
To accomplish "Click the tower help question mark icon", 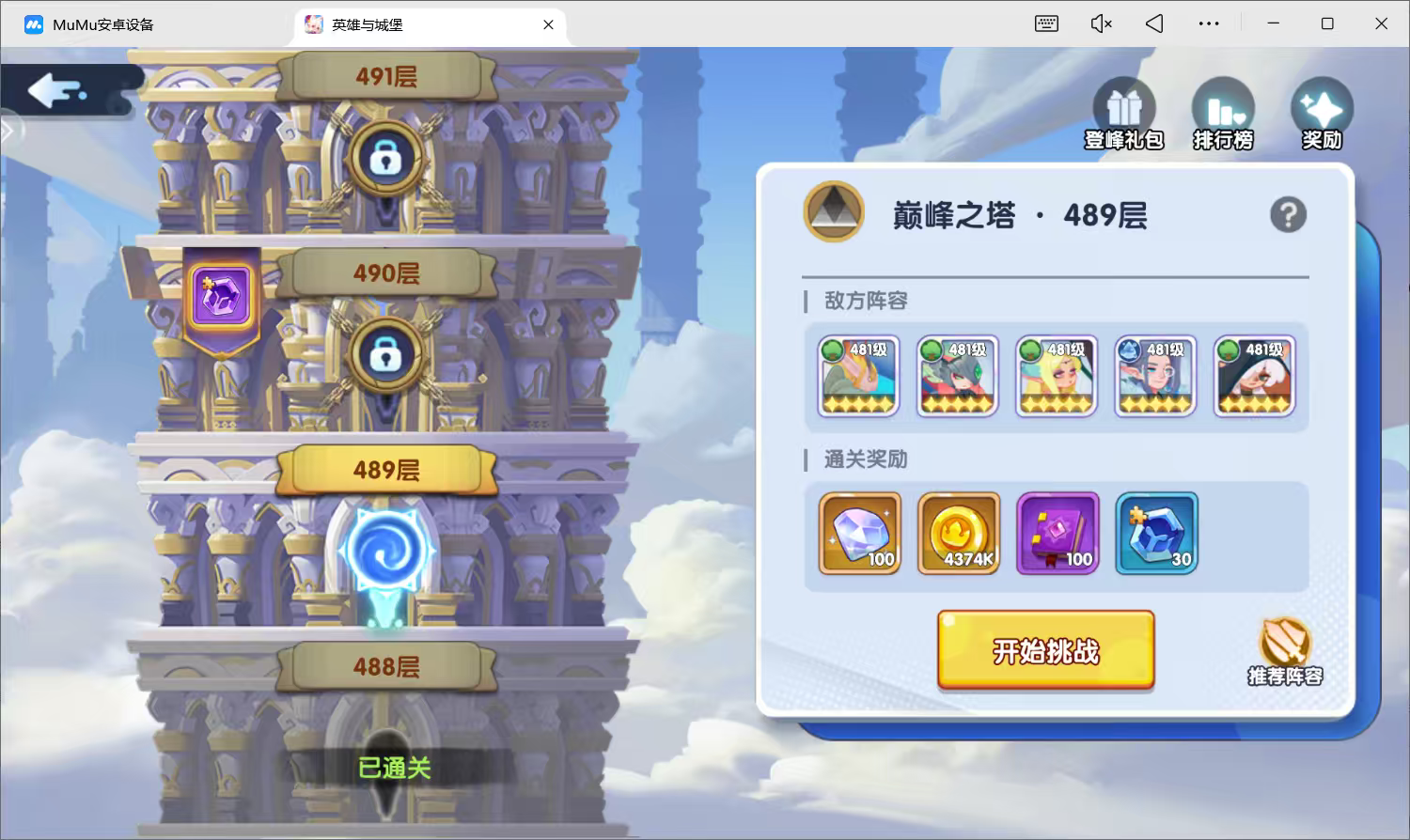I will pos(1288,214).
